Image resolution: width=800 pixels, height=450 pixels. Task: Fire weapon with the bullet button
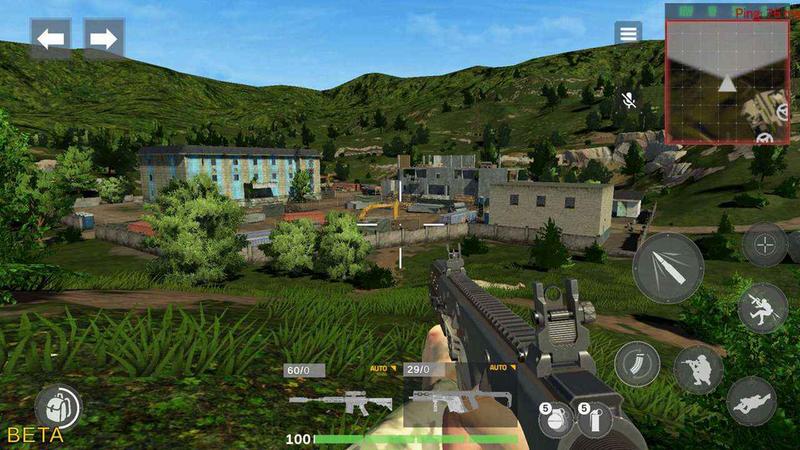pyautogui.click(x=668, y=267)
